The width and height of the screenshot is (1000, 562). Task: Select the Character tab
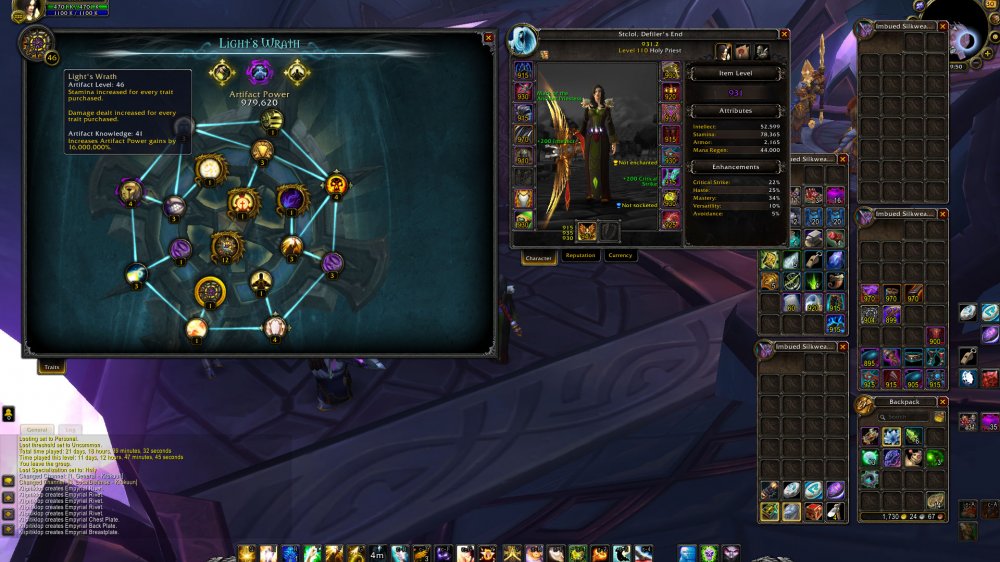[x=539, y=257]
